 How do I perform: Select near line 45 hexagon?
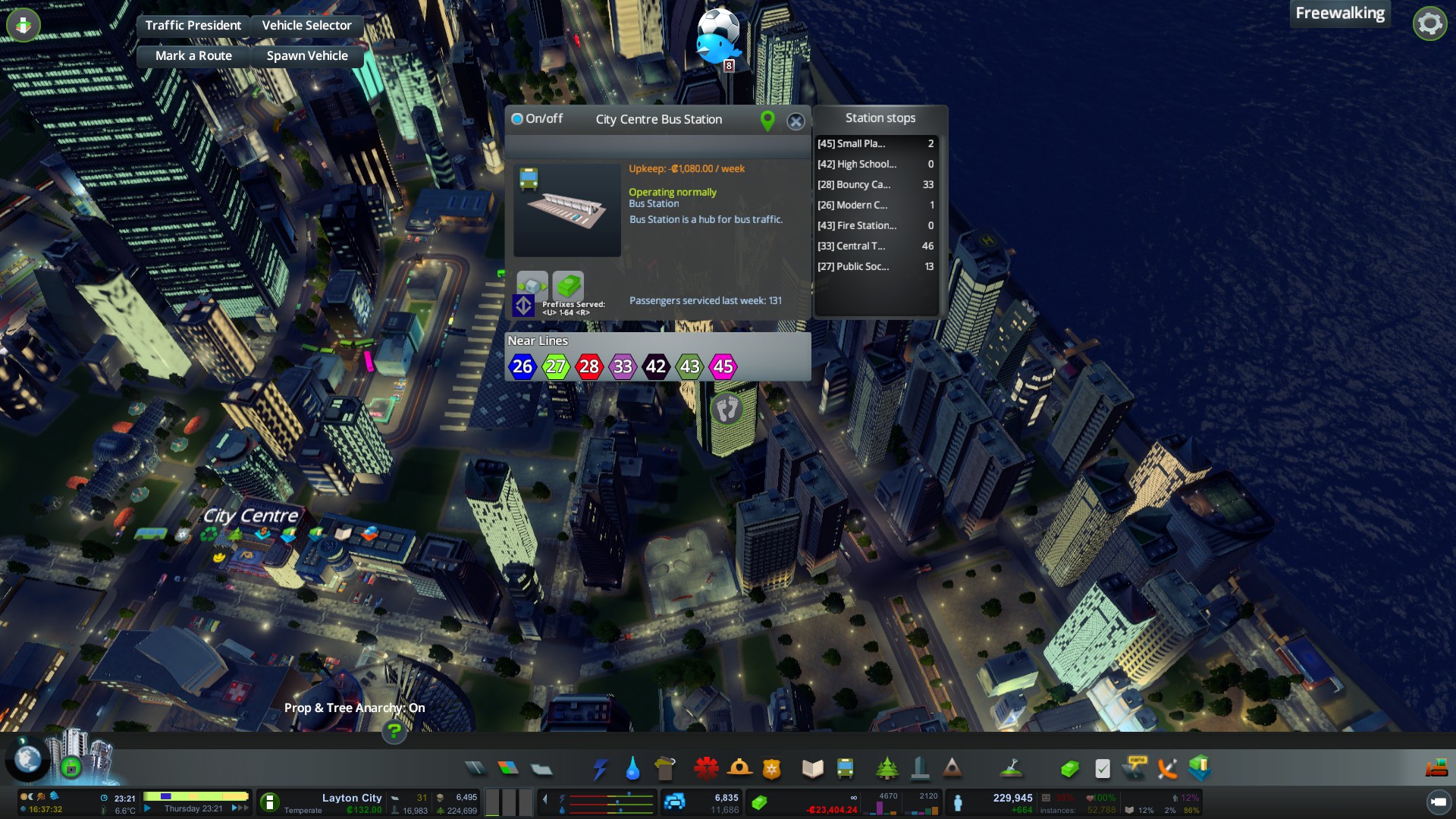tap(723, 367)
